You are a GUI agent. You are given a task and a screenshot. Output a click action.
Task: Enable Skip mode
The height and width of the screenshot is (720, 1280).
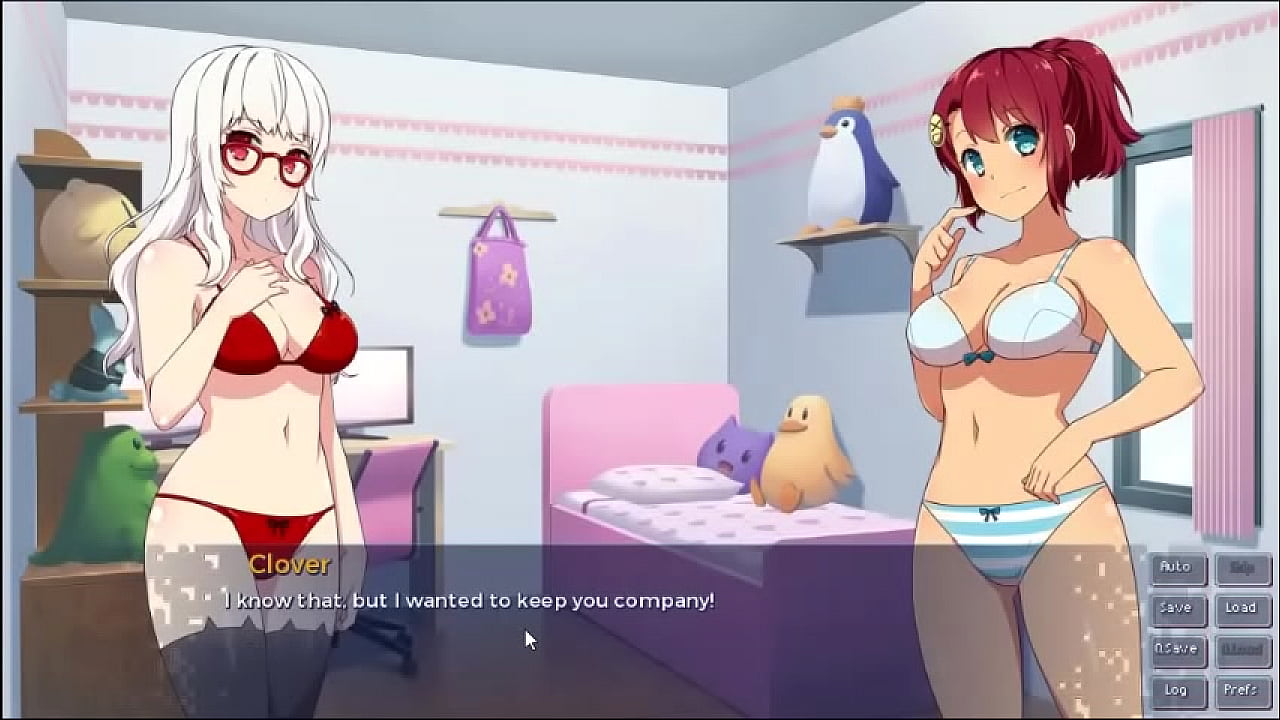[1240, 567]
